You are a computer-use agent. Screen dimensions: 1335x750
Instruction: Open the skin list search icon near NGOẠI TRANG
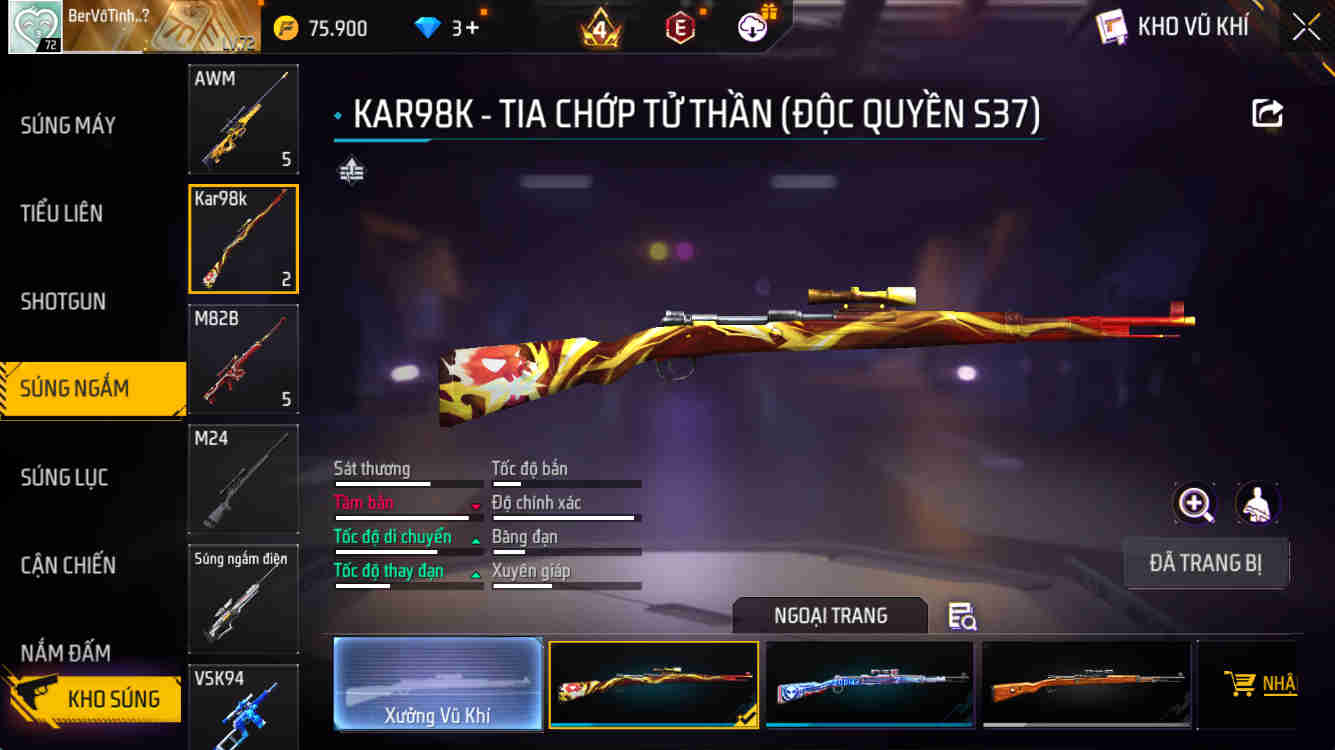pyautogui.click(x=962, y=618)
